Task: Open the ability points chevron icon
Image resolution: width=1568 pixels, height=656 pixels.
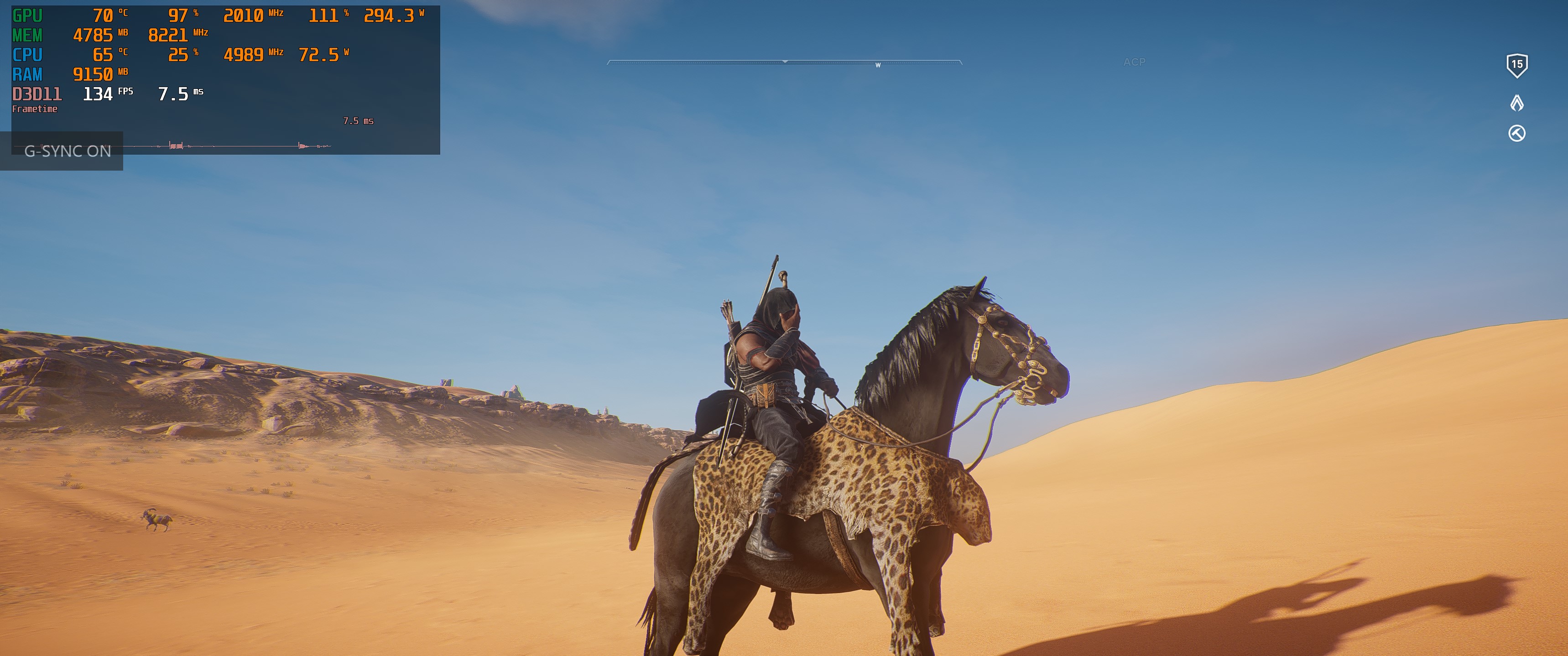Action: (1516, 103)
